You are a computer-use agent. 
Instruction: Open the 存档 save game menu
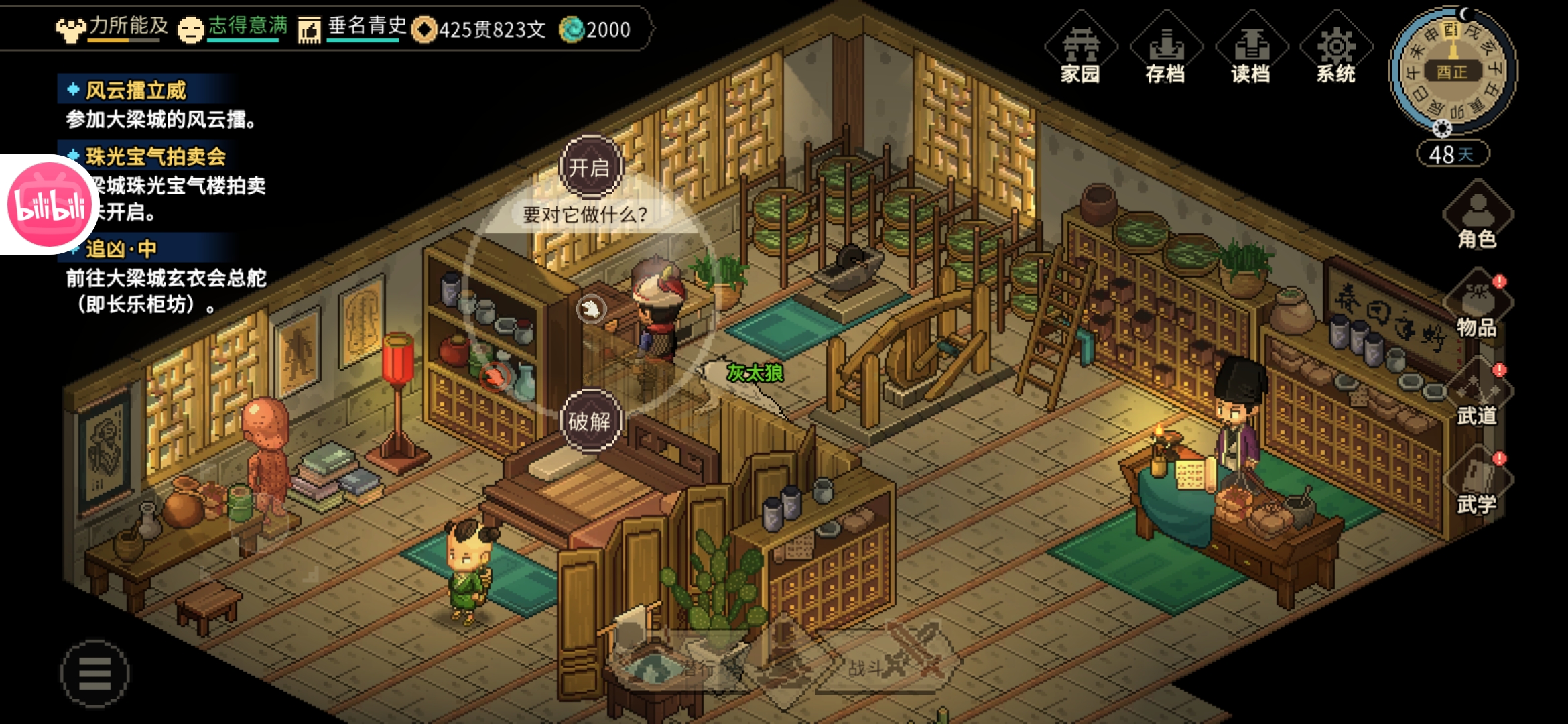click(1165, 51)
